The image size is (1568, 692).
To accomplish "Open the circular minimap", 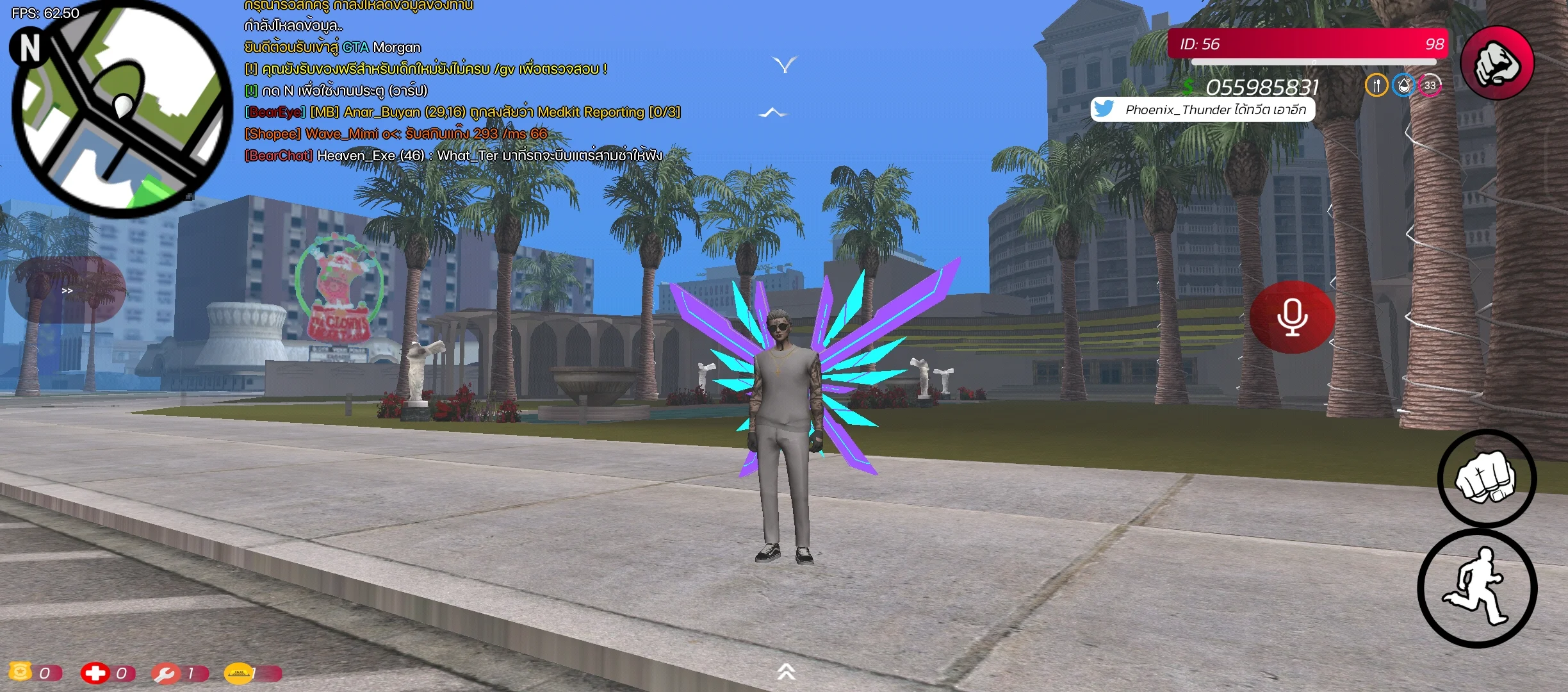I will click(x=122, y=110).
